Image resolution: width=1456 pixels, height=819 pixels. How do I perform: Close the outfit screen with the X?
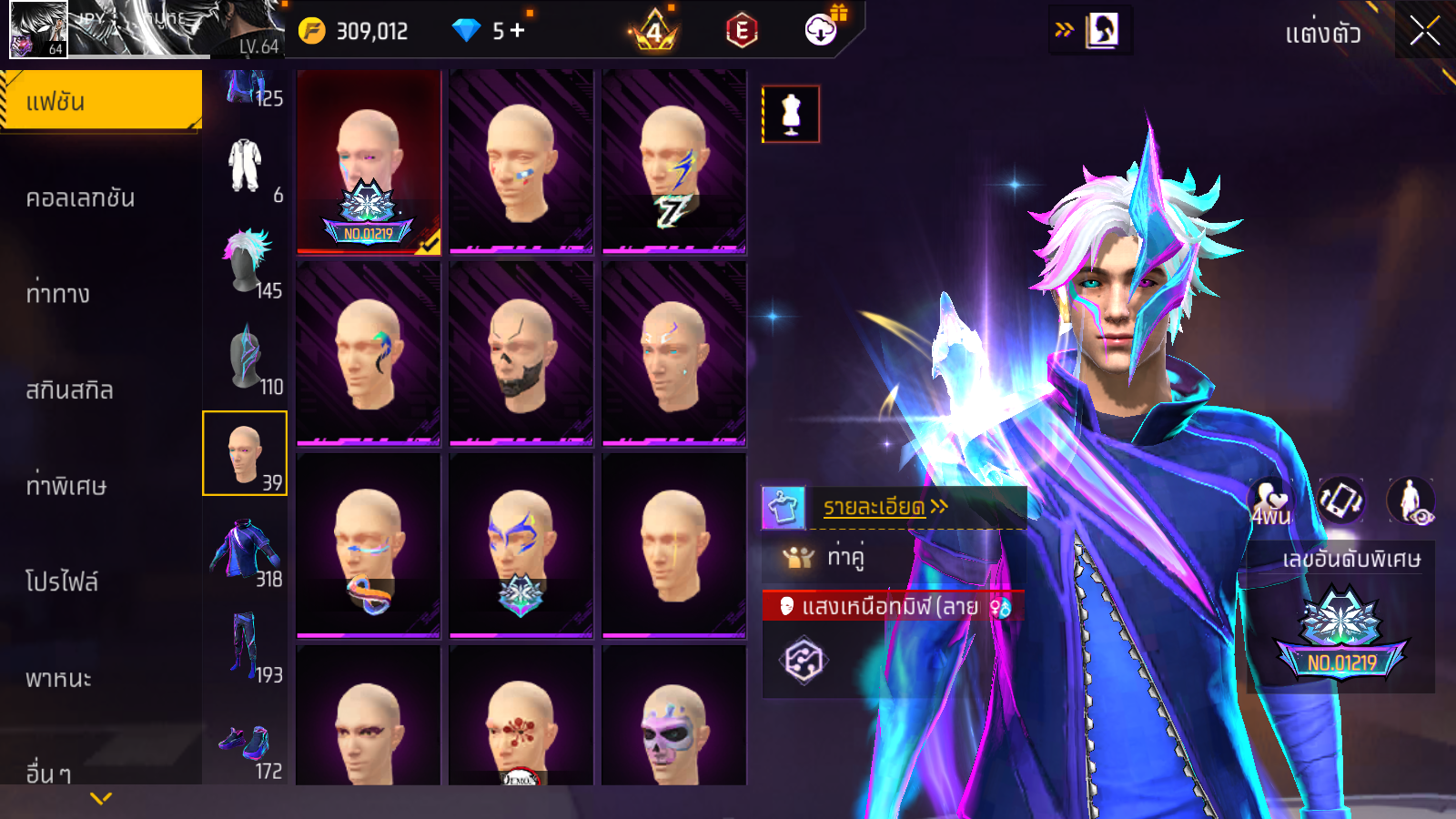[x=1424, y=32]
